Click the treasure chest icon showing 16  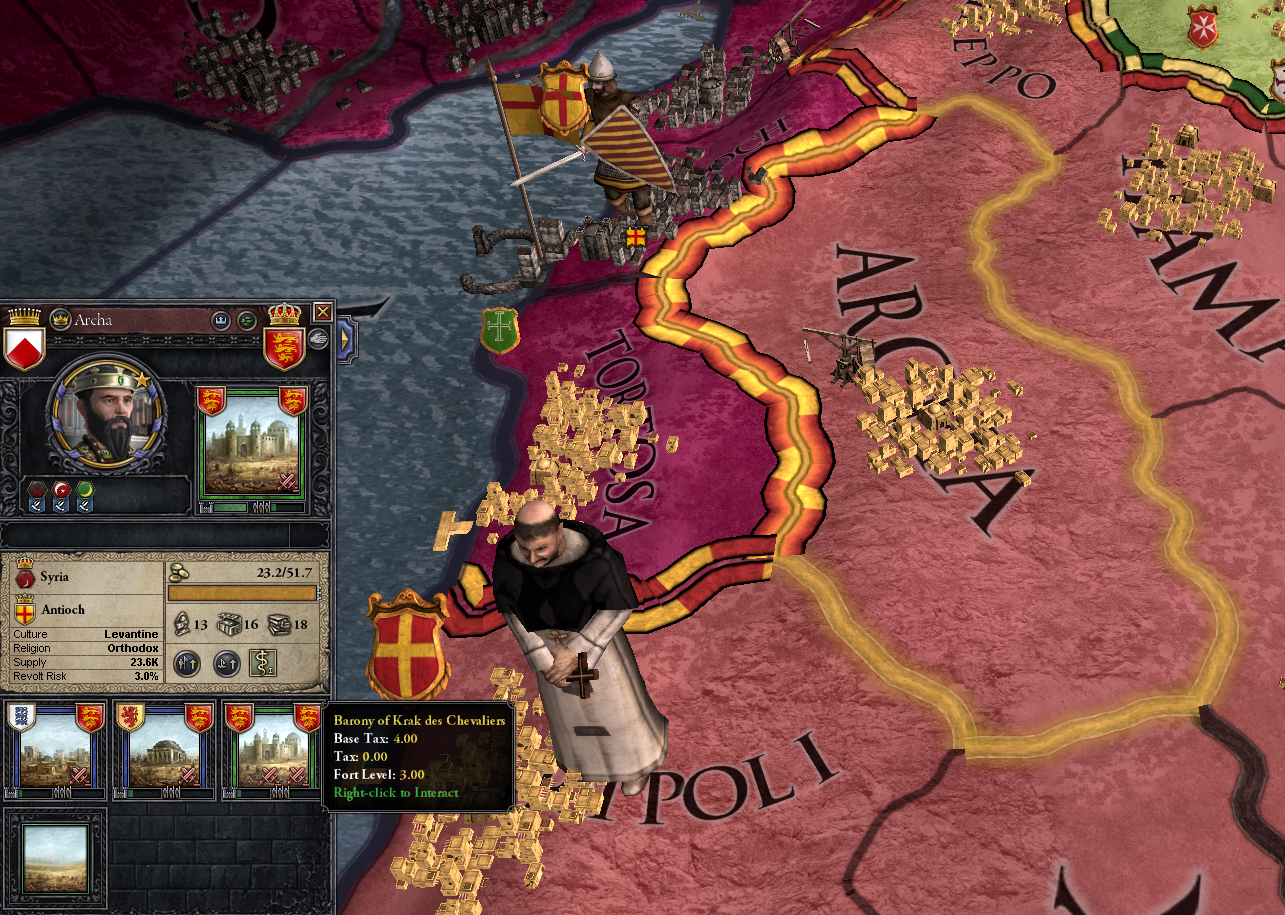pos(228,624)
